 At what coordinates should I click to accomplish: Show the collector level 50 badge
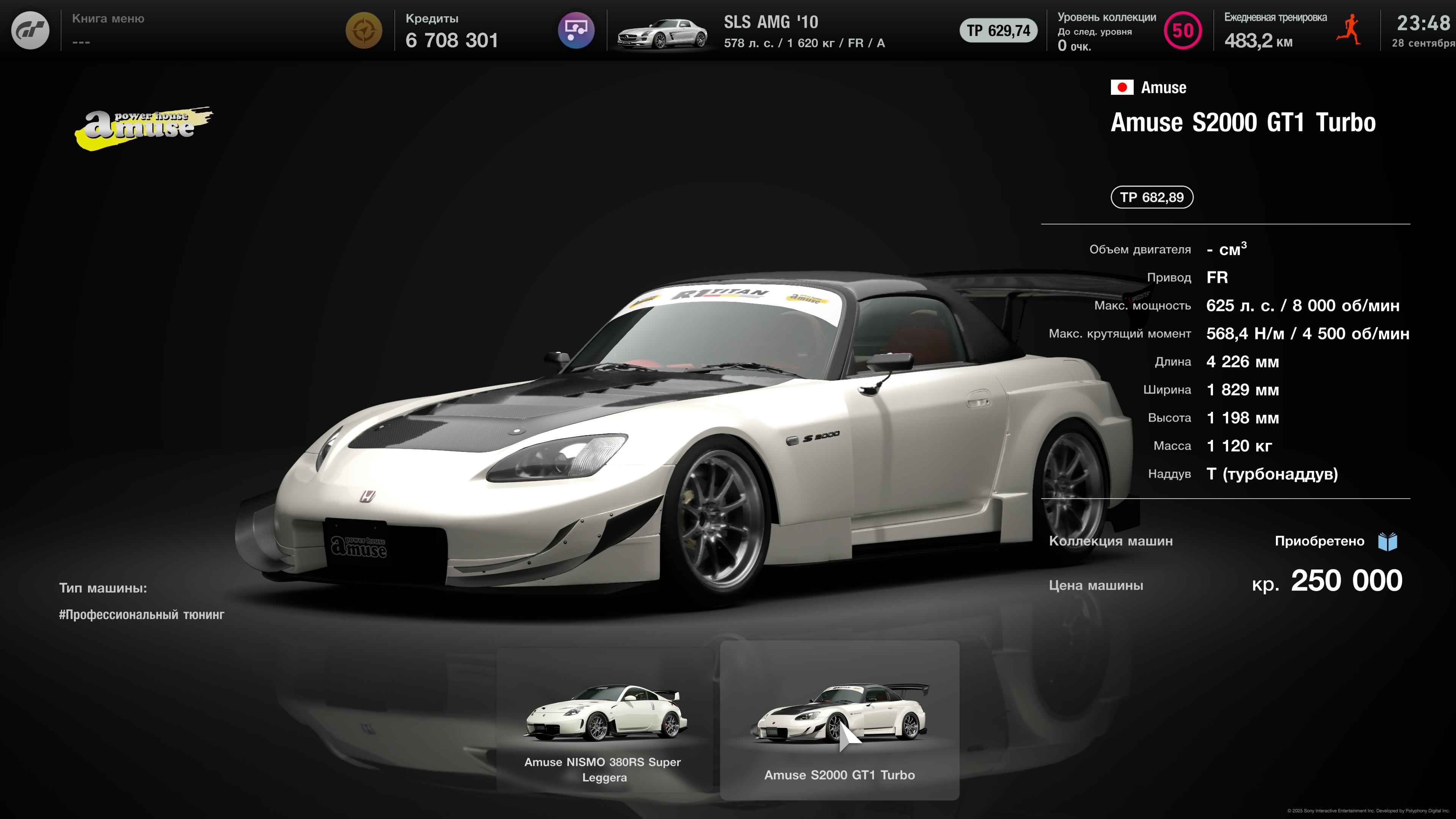1183,30
